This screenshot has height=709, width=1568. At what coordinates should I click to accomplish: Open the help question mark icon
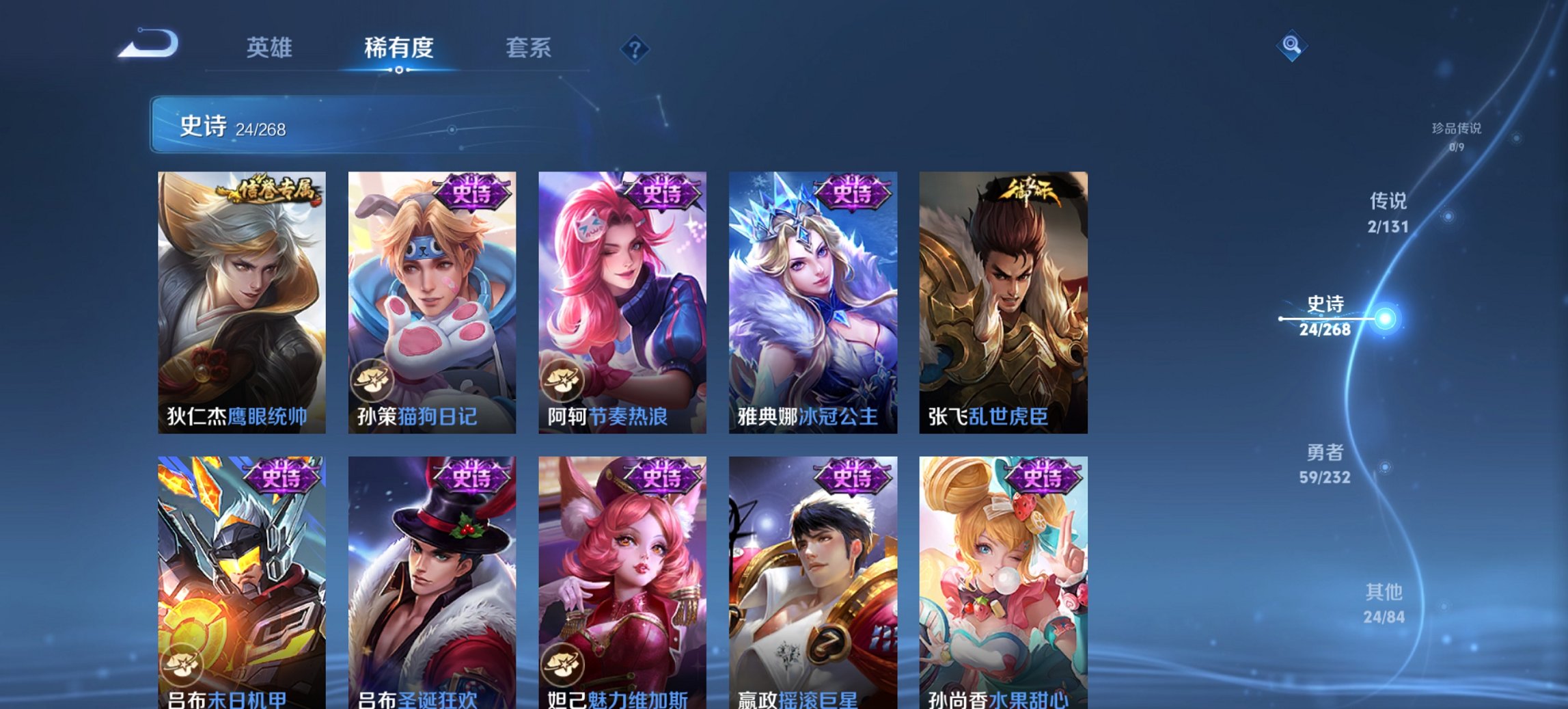pyautogui.click(x=635, y=49)
